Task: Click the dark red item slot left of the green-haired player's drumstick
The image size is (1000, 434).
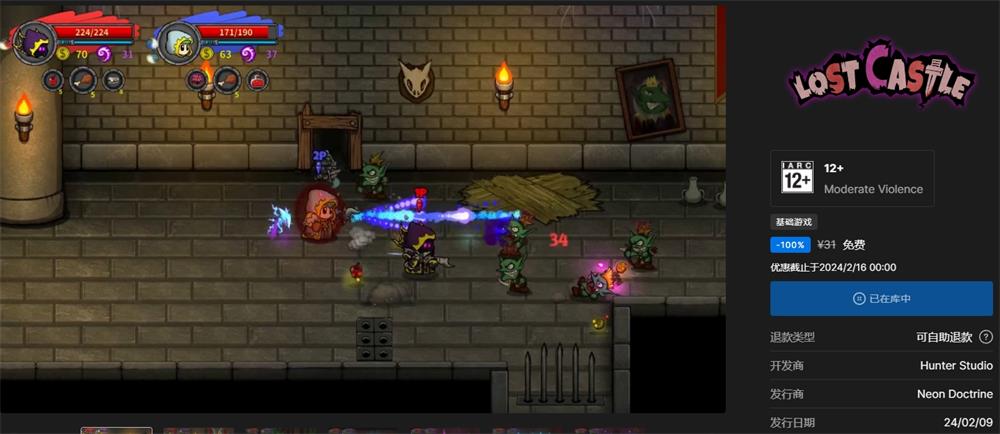Action: coord(197,79)
